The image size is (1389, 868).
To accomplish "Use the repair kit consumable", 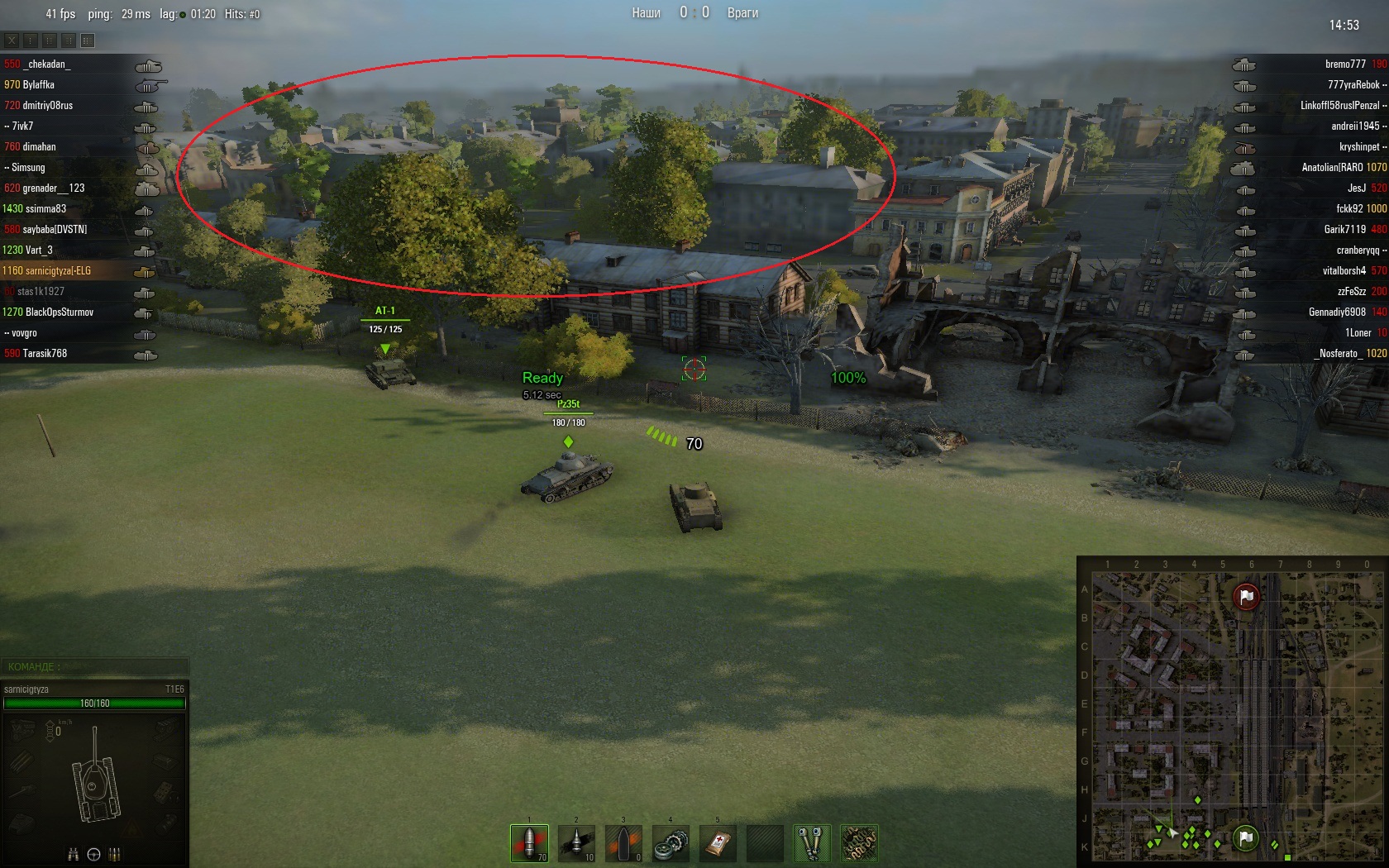I will click(x=671, y=843).
